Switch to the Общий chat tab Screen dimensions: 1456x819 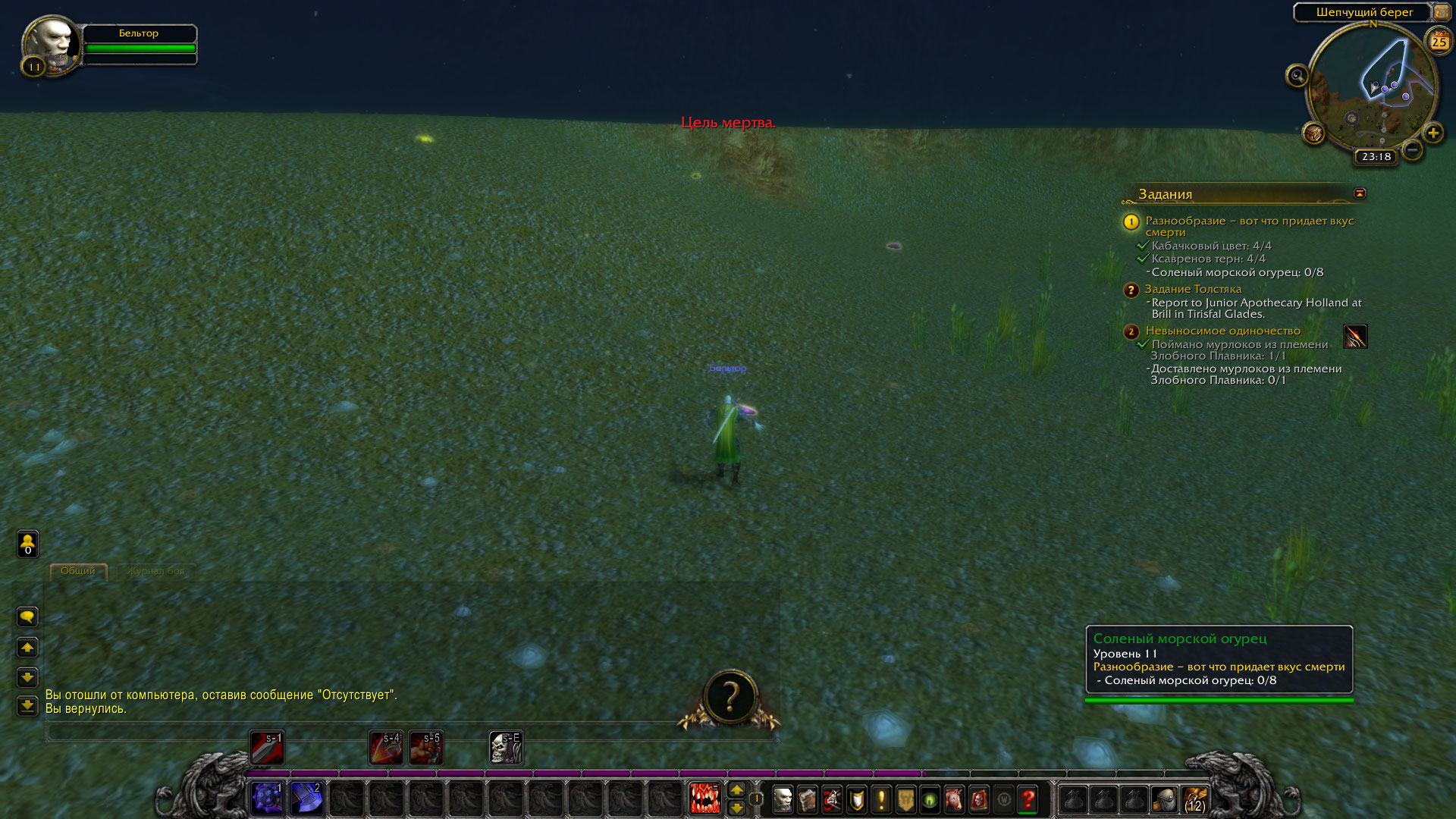78,571
